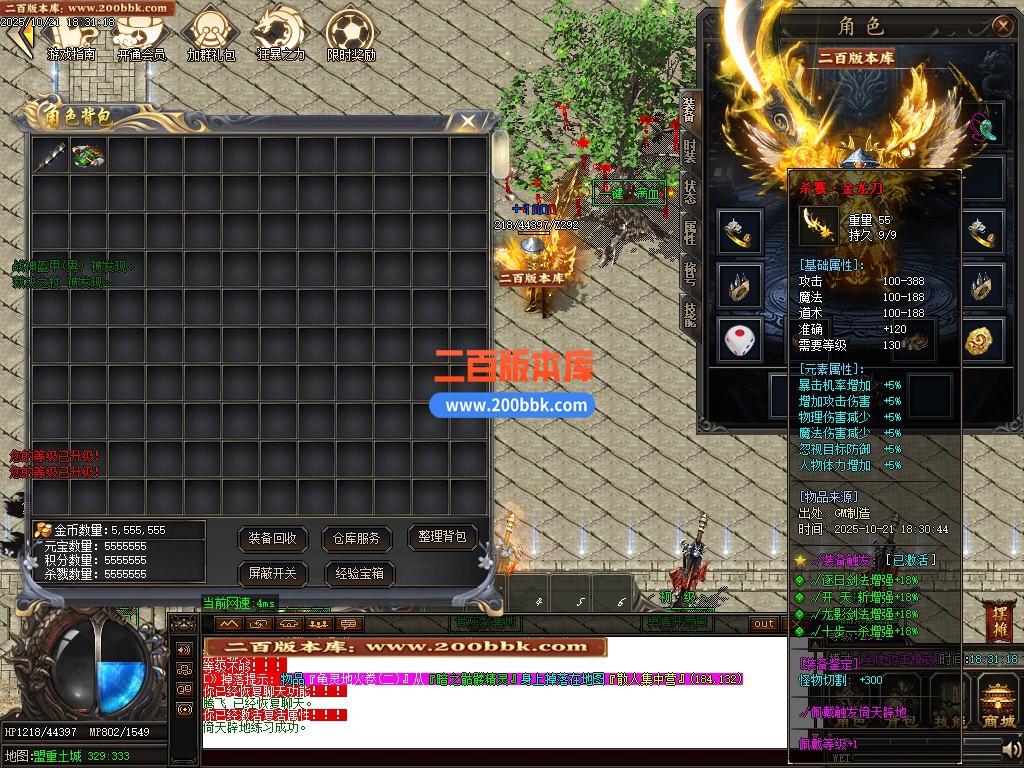The image size is (1024, 768).
Task: Click the 装备回收 equipment recycle button
Action: (x=273, y=538)
